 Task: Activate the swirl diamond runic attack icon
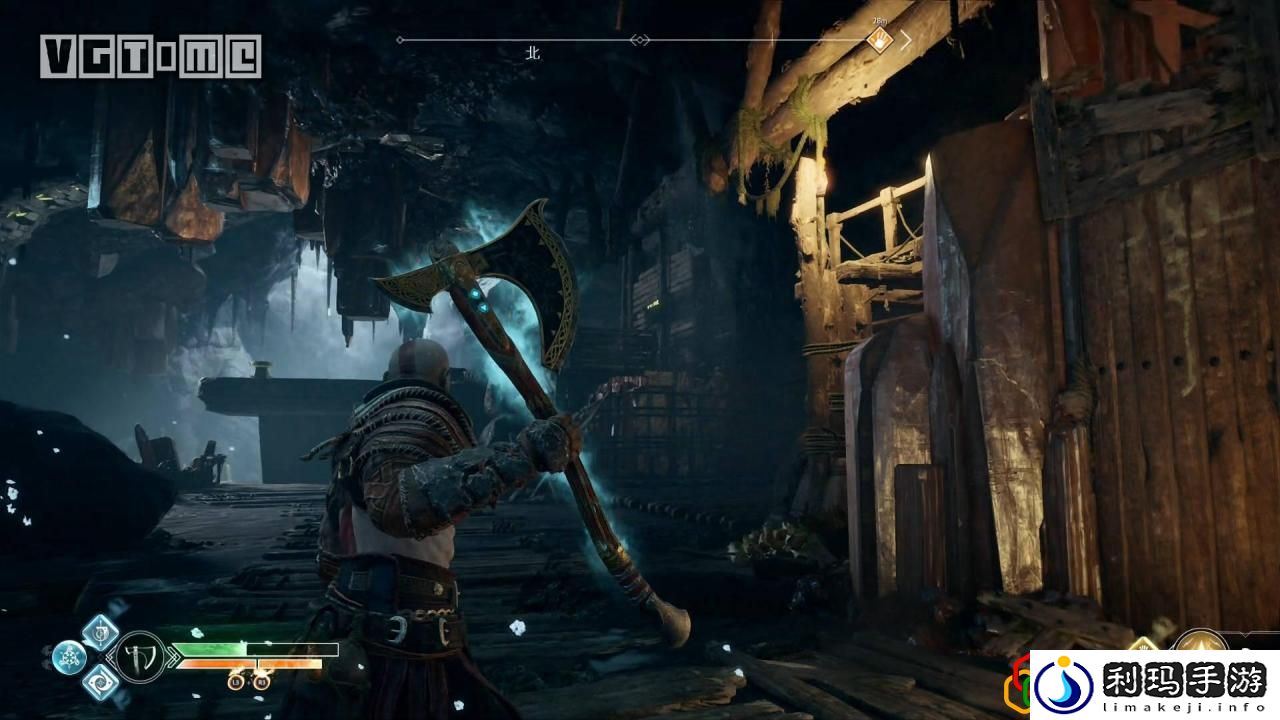pyautogui.click(x=100, y=682)
